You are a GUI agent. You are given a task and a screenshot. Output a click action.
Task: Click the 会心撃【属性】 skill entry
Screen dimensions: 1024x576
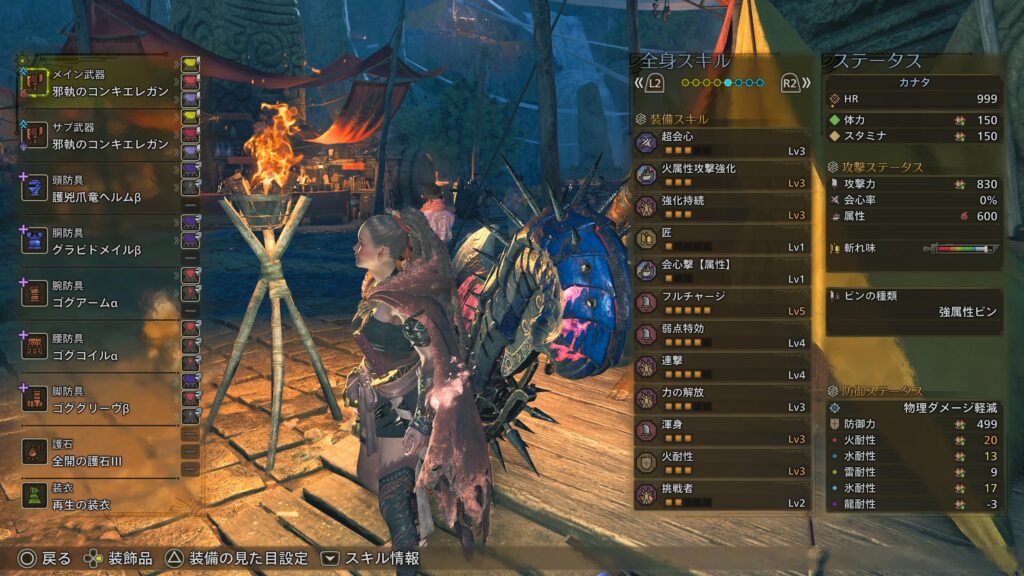(x=722, y=271)
